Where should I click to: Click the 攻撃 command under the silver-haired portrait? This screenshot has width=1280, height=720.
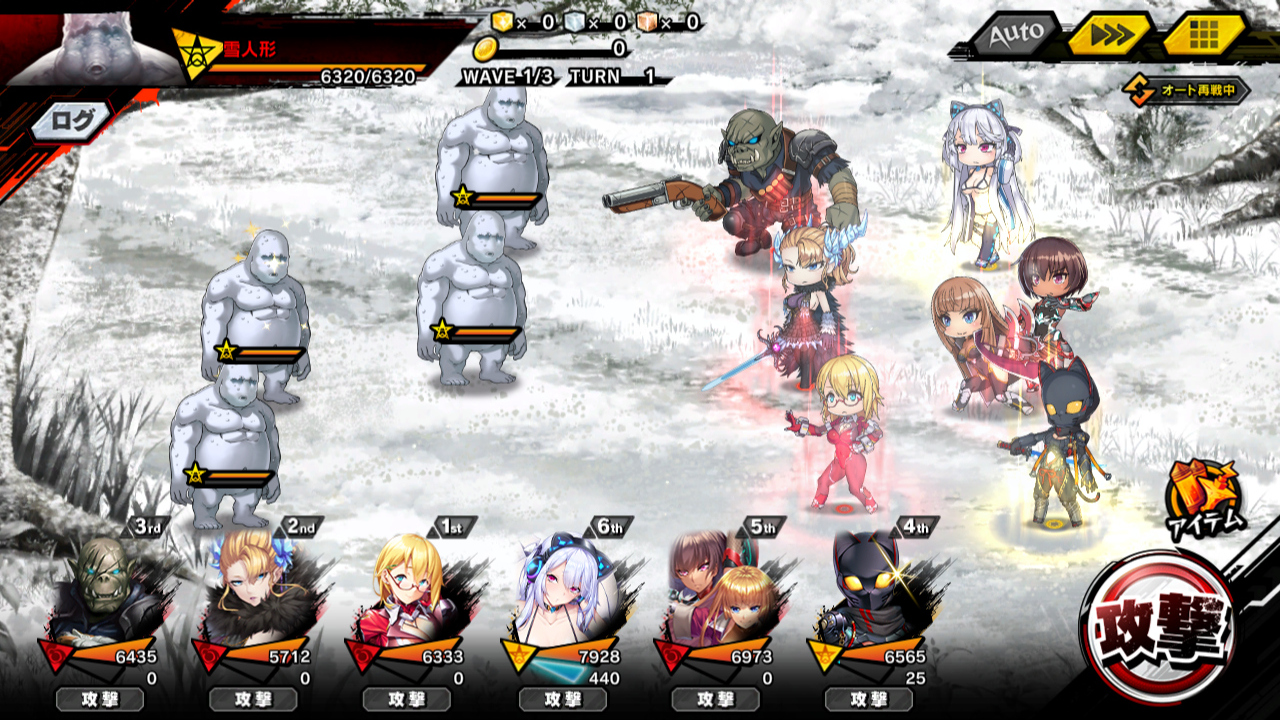tap(562, 699)
